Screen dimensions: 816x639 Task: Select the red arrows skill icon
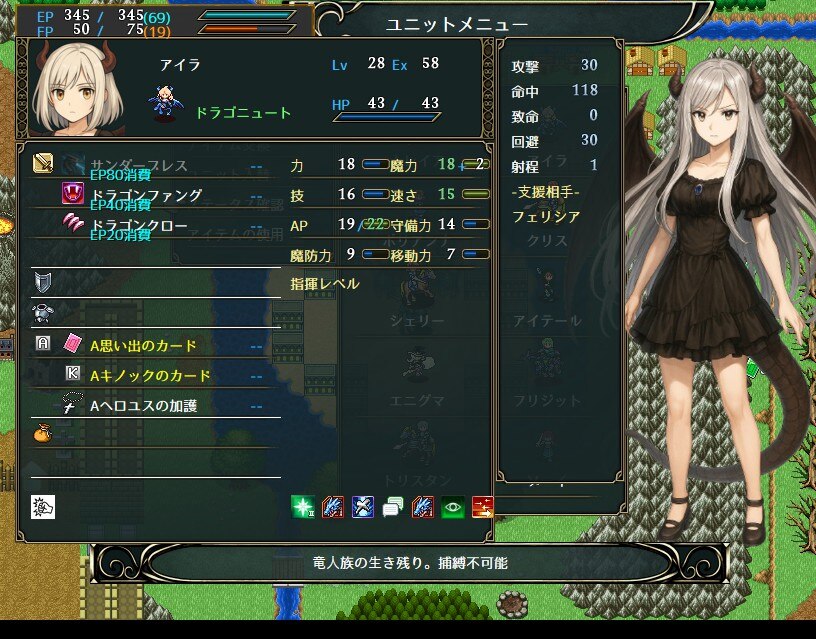coord(483,507)
